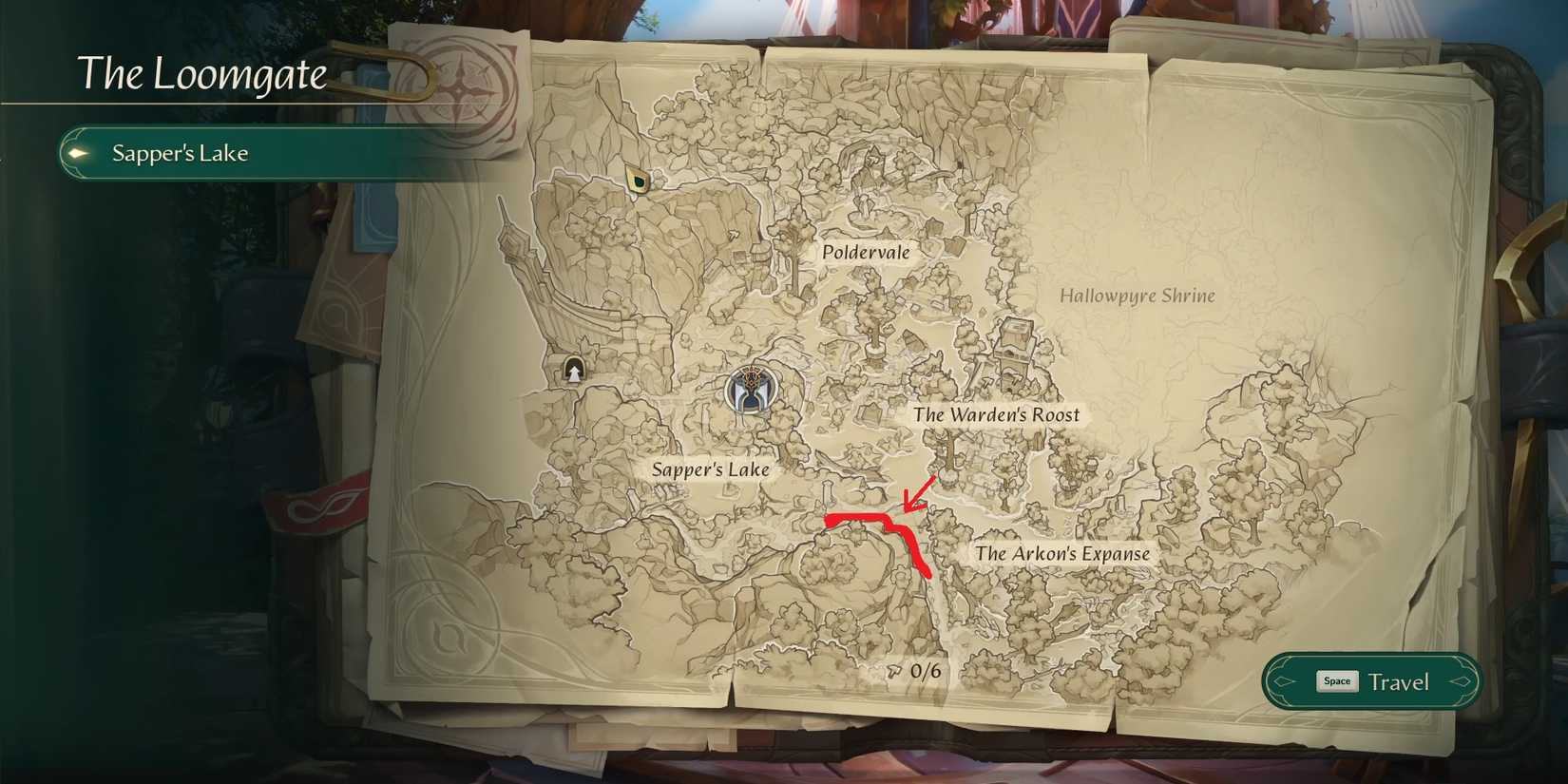
Task: Click the Space key icon on the Travel button
Action: 1336,680
